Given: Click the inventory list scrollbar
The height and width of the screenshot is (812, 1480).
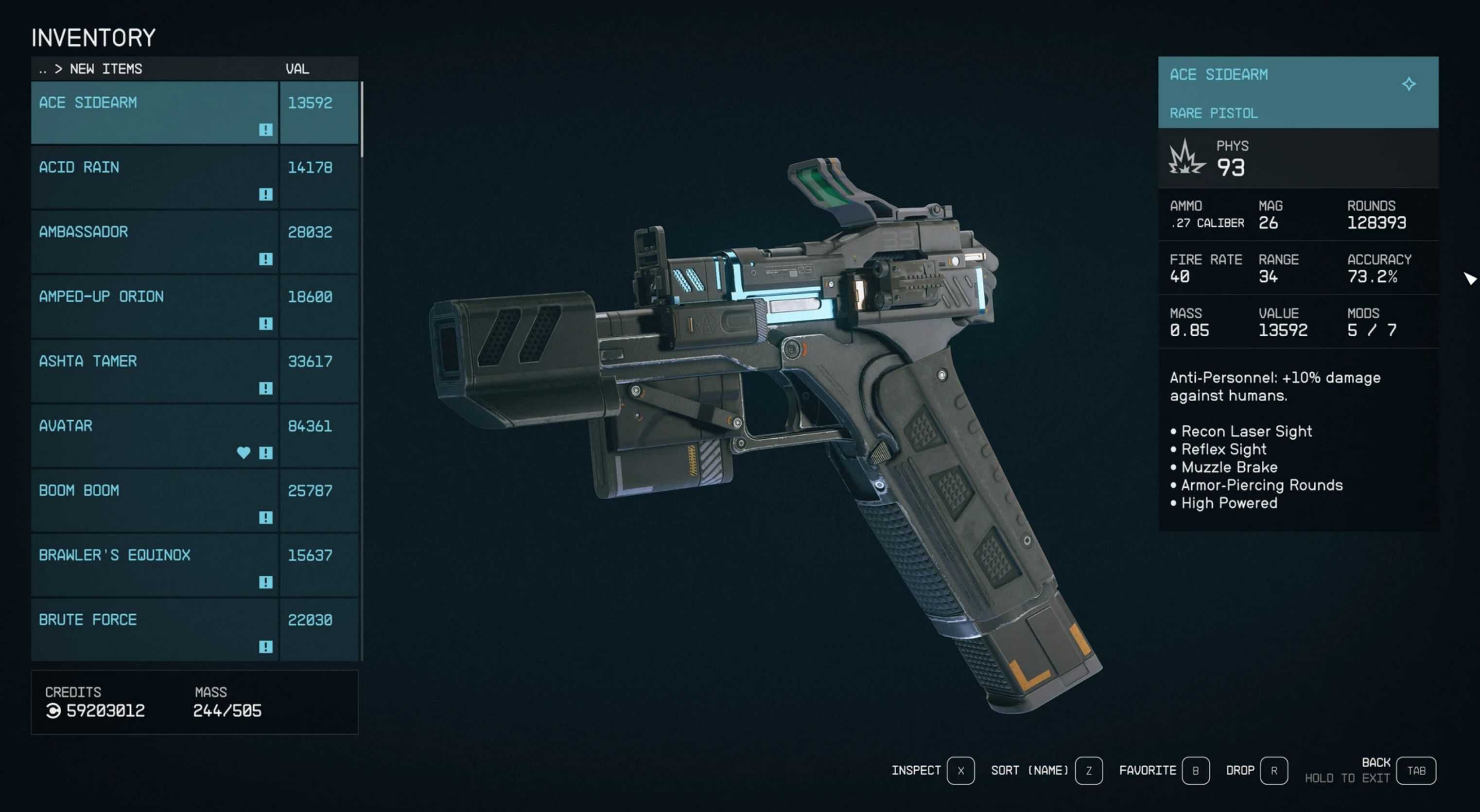Looking at the screenshot, I should point(362,120).
